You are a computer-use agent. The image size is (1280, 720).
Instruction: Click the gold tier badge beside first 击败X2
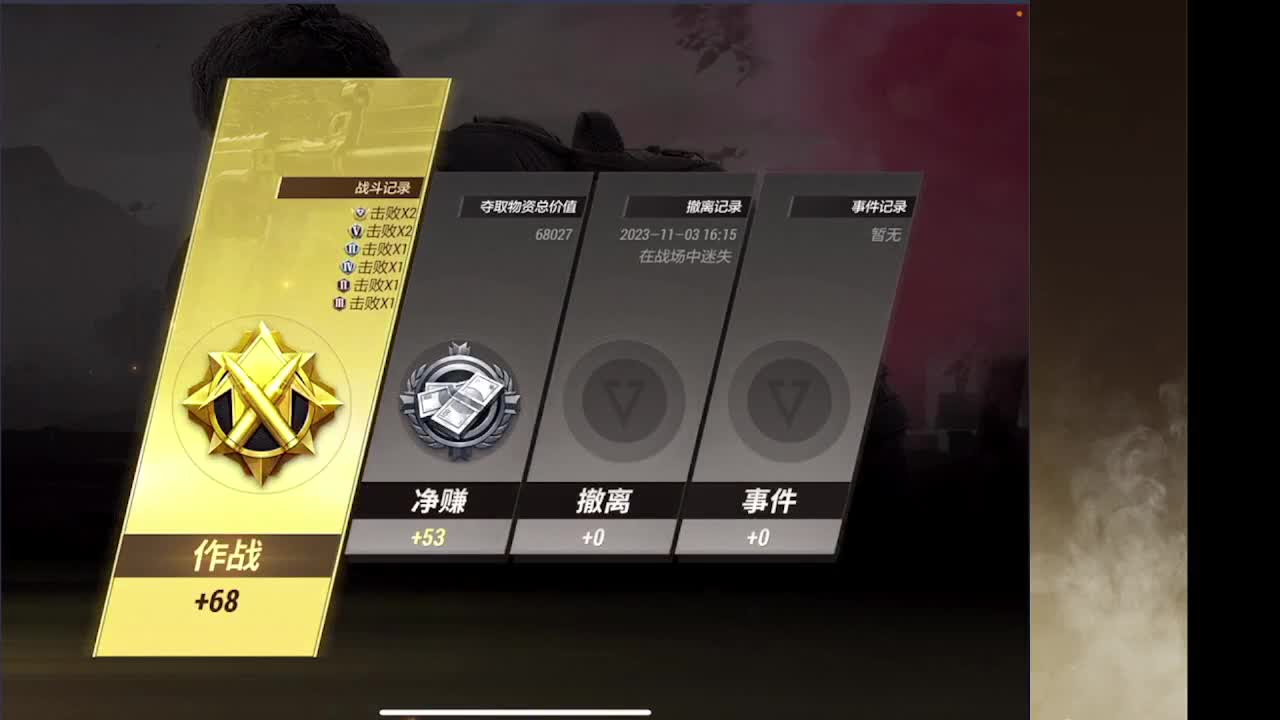(359, 212)
